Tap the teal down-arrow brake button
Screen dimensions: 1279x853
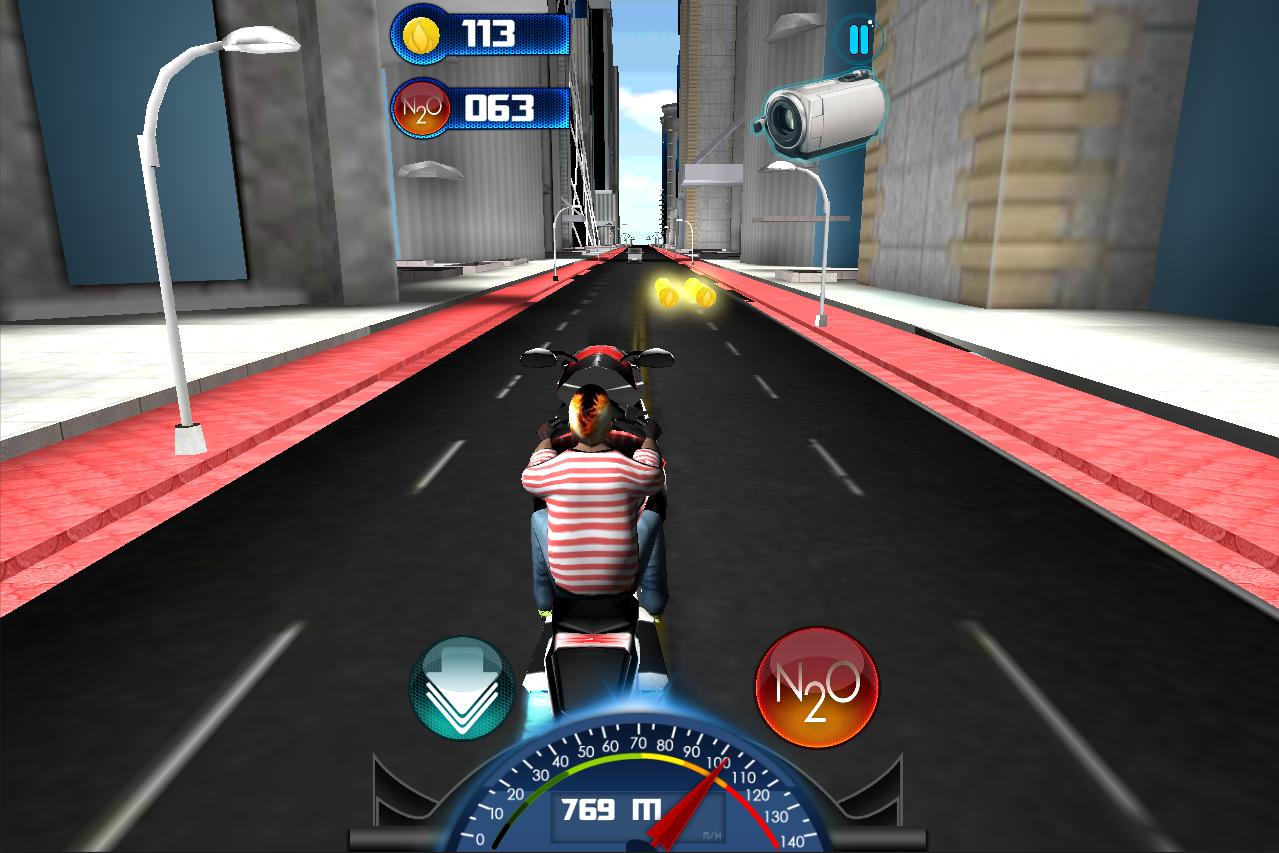pos(462,688)
